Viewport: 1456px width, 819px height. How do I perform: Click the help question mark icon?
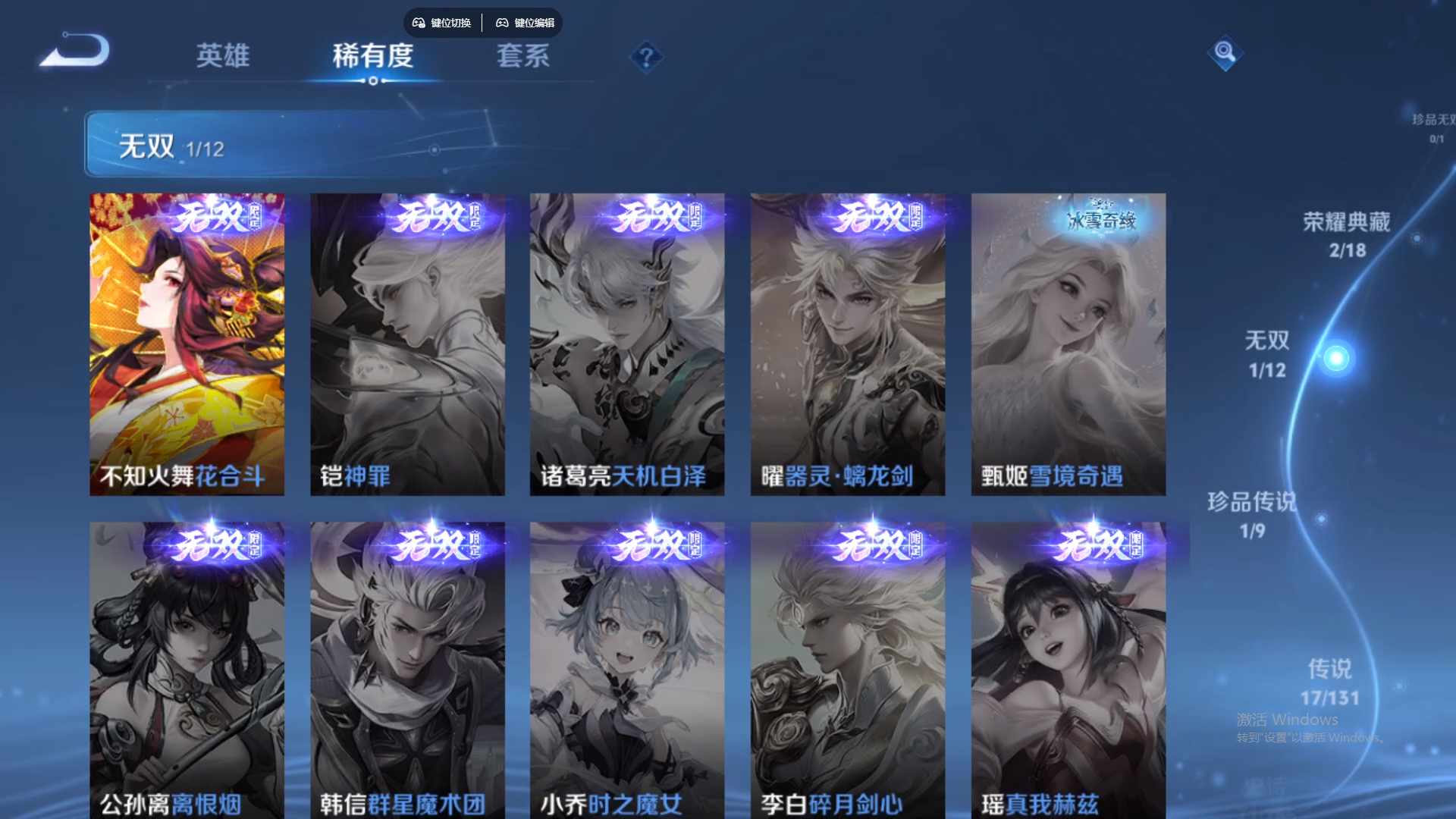point(645,55)
